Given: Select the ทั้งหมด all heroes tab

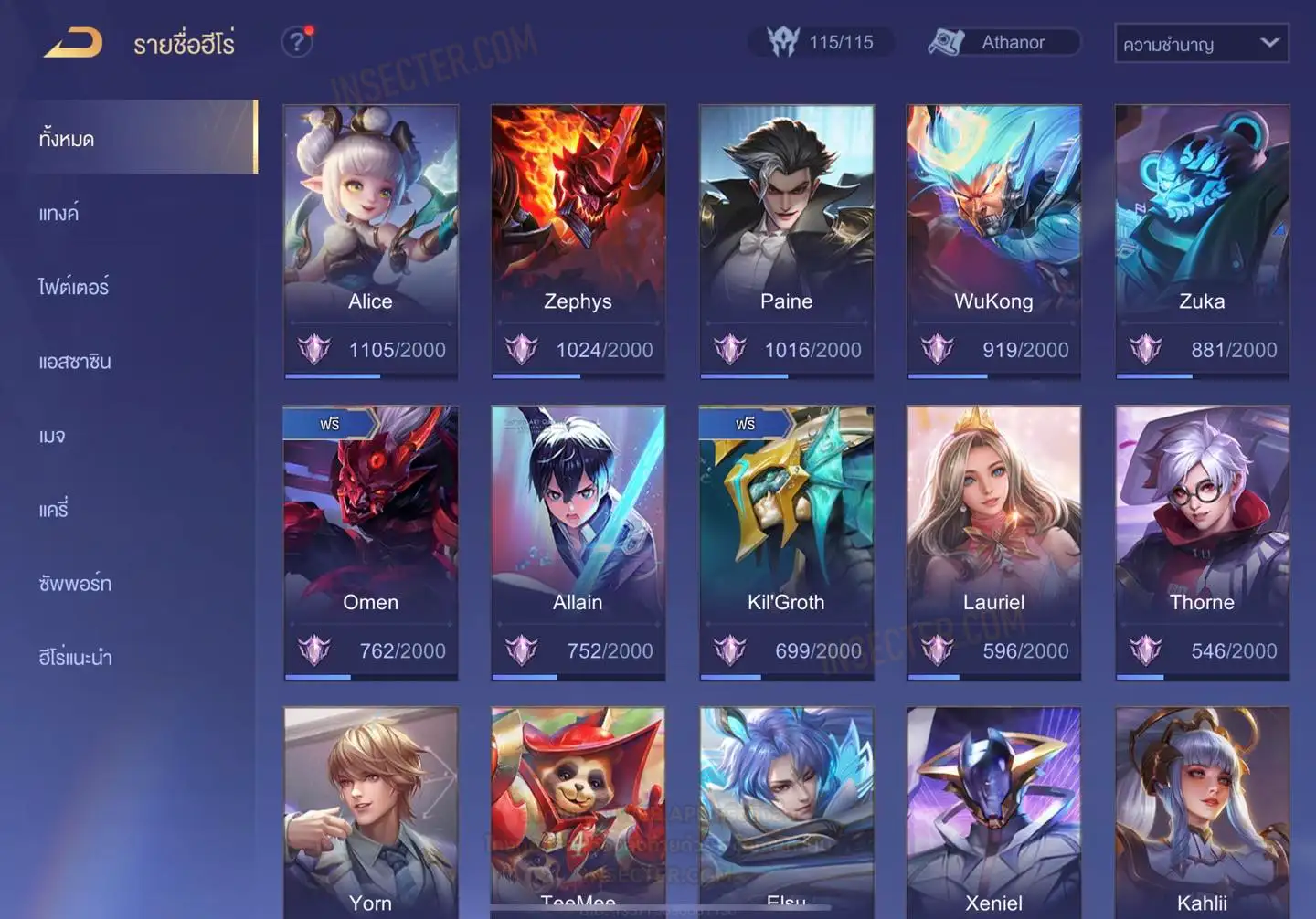Looking at the screenshot, I should click(66, 139).
